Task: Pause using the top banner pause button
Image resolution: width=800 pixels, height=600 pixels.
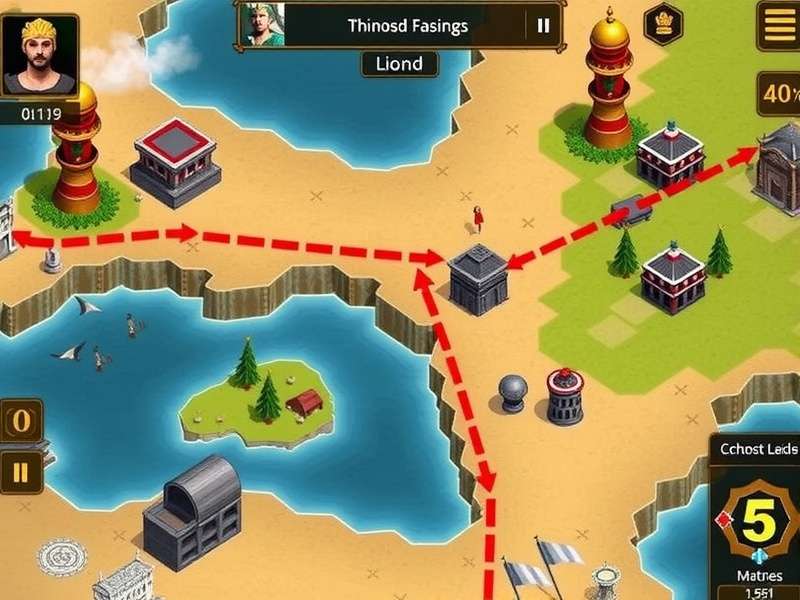Action: (x=544, y=26)
